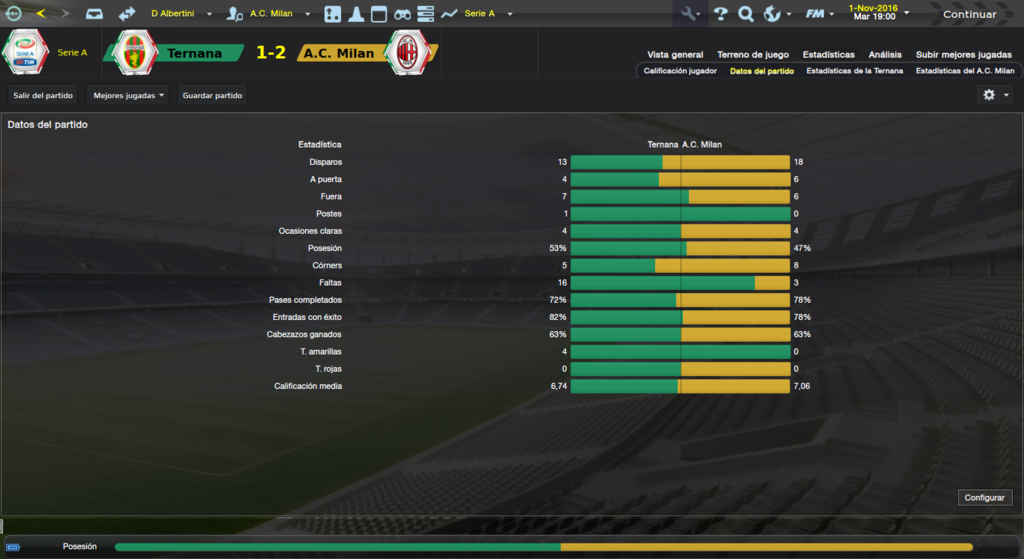This screenshot has width=1024, height=559.
Task: Open Estadísticas del A.C. Milan subtab
Action: [x=965, y=71]
